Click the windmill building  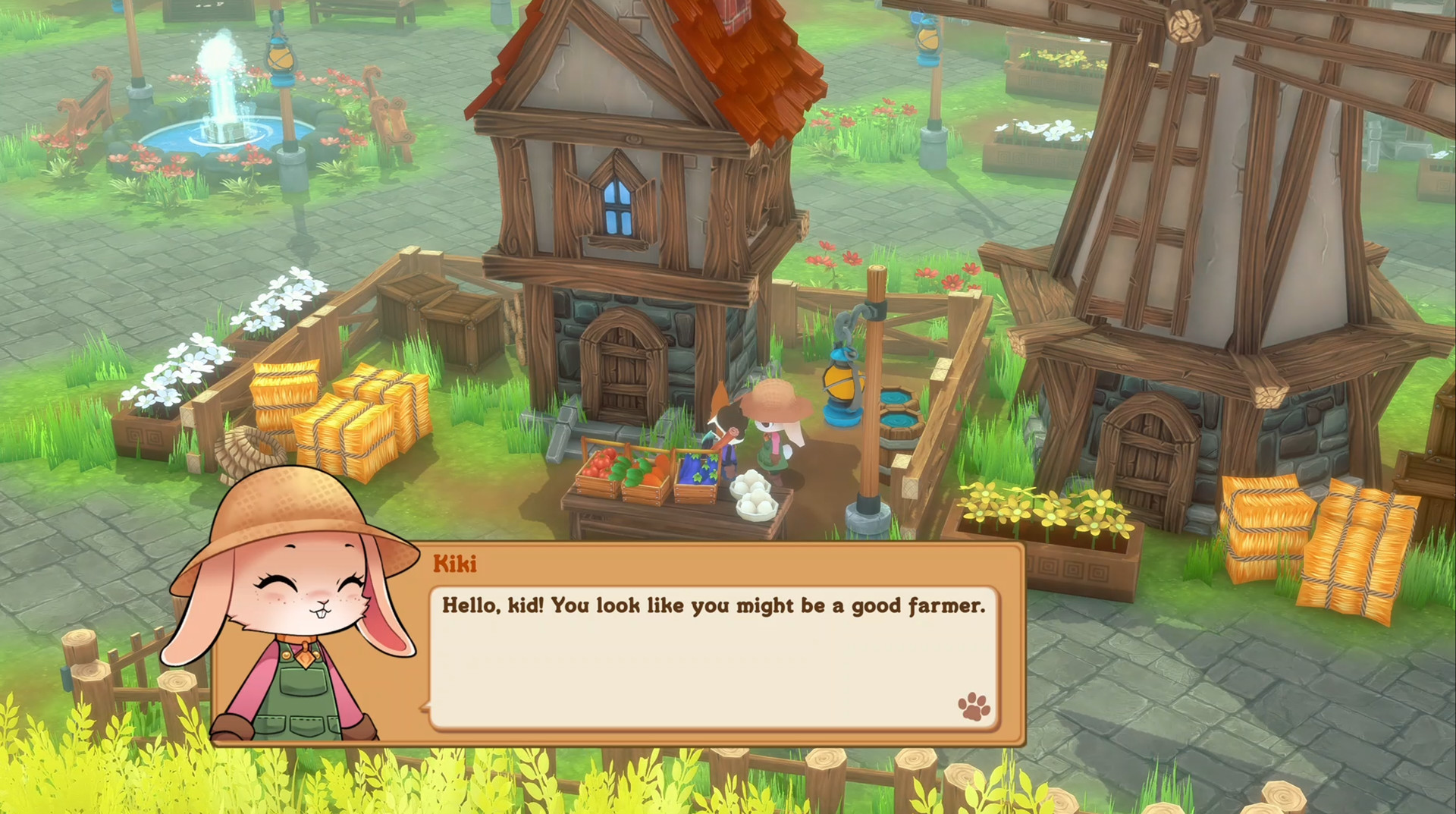click(x=1228, y=228)
